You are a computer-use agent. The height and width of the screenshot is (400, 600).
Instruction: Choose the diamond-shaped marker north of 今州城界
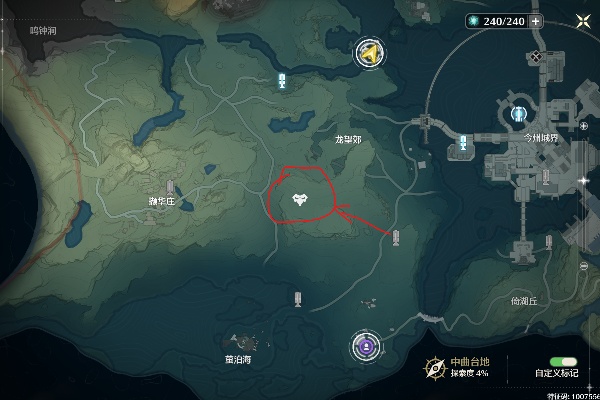(x=539, y=58)
